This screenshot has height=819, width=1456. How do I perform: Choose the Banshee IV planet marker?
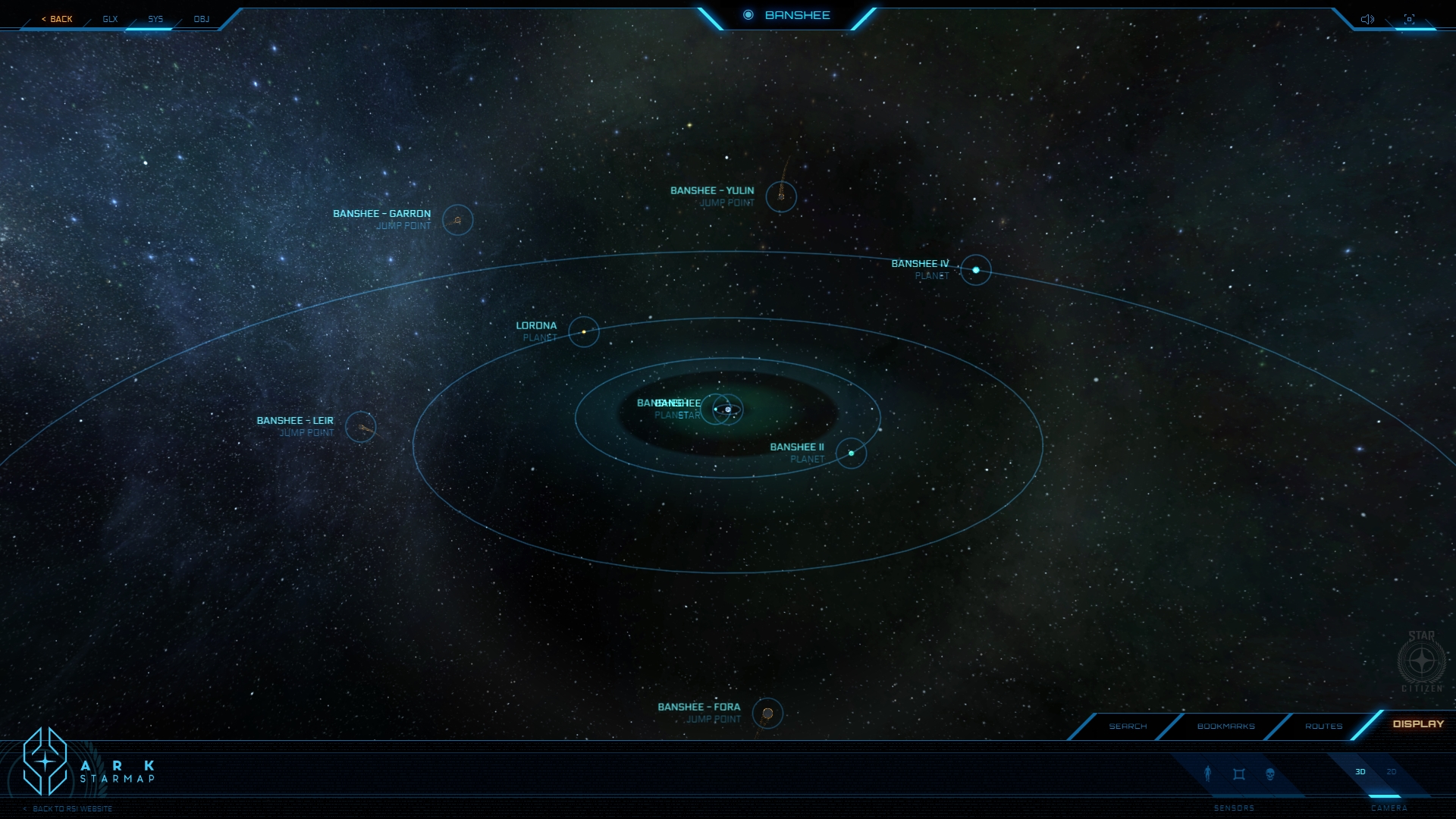click(x=976, y=270)
